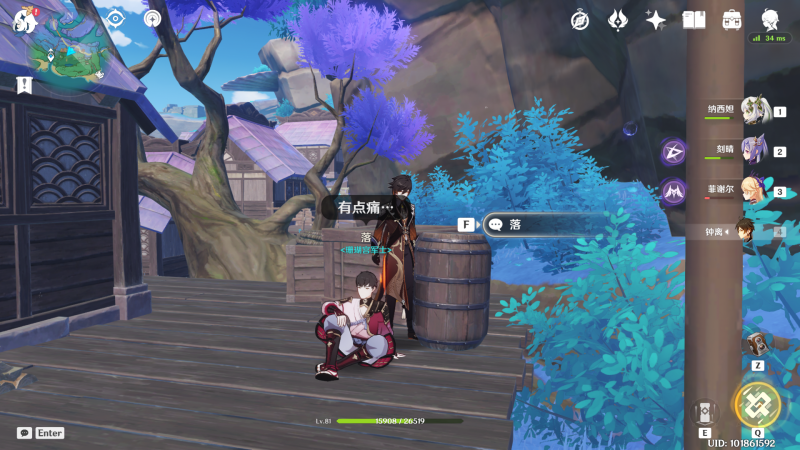
Task: Click the target-shaped icon beside the minimap
Action: (115, 18)
